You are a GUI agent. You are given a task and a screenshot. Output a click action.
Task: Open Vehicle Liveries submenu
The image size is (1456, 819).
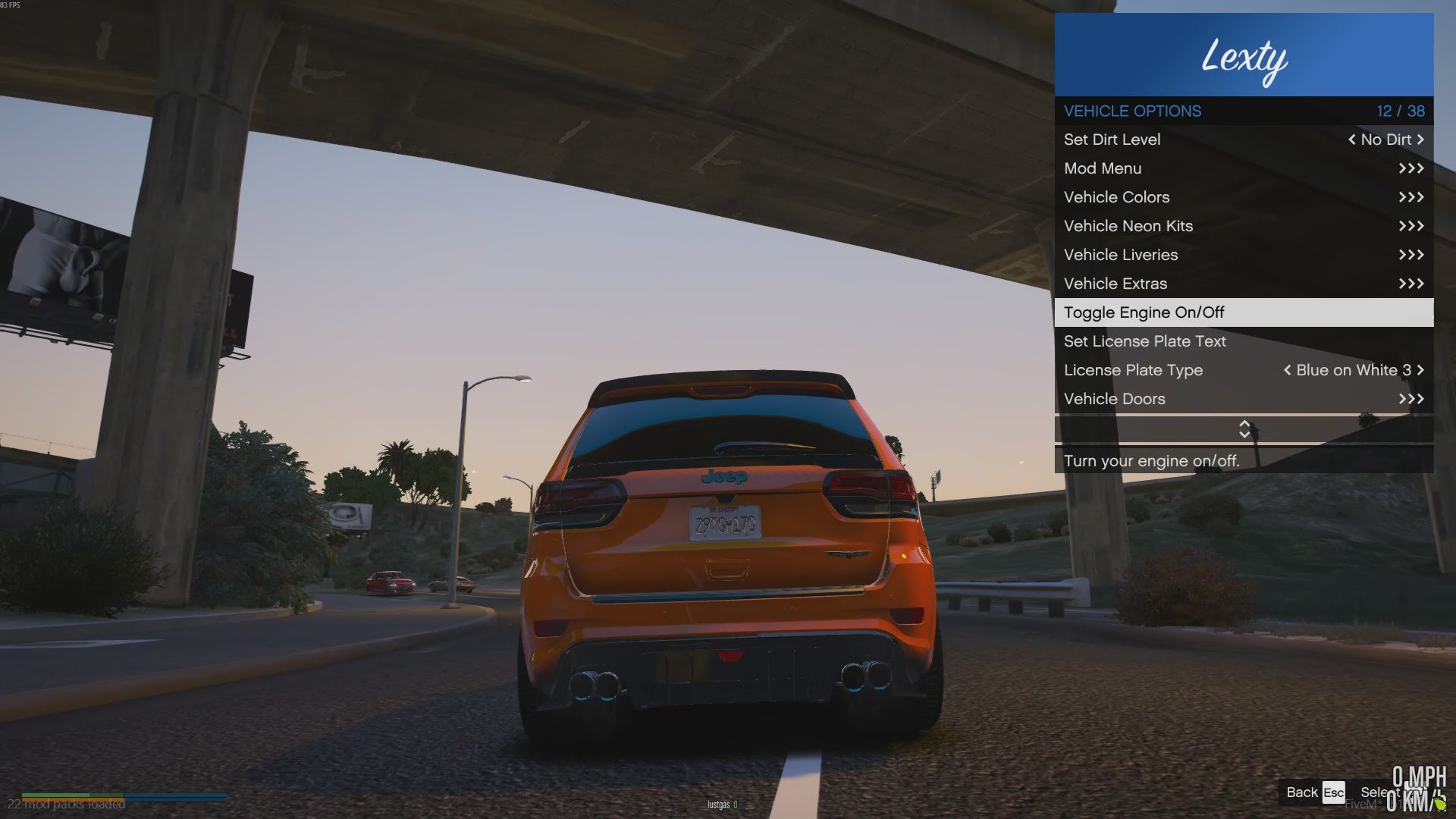point(1244,255)
